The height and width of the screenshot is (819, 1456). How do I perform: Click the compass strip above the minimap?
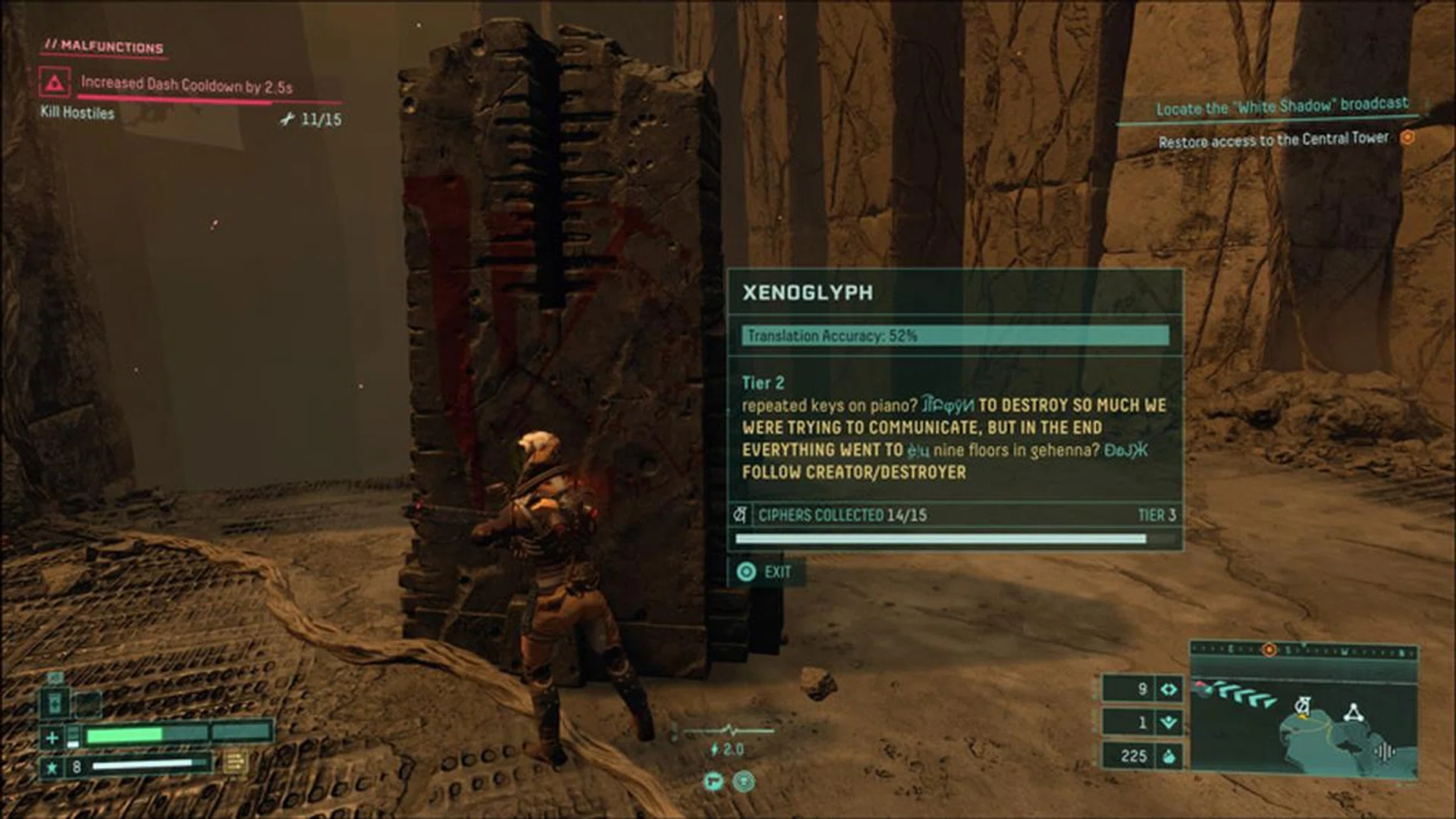1303,651
